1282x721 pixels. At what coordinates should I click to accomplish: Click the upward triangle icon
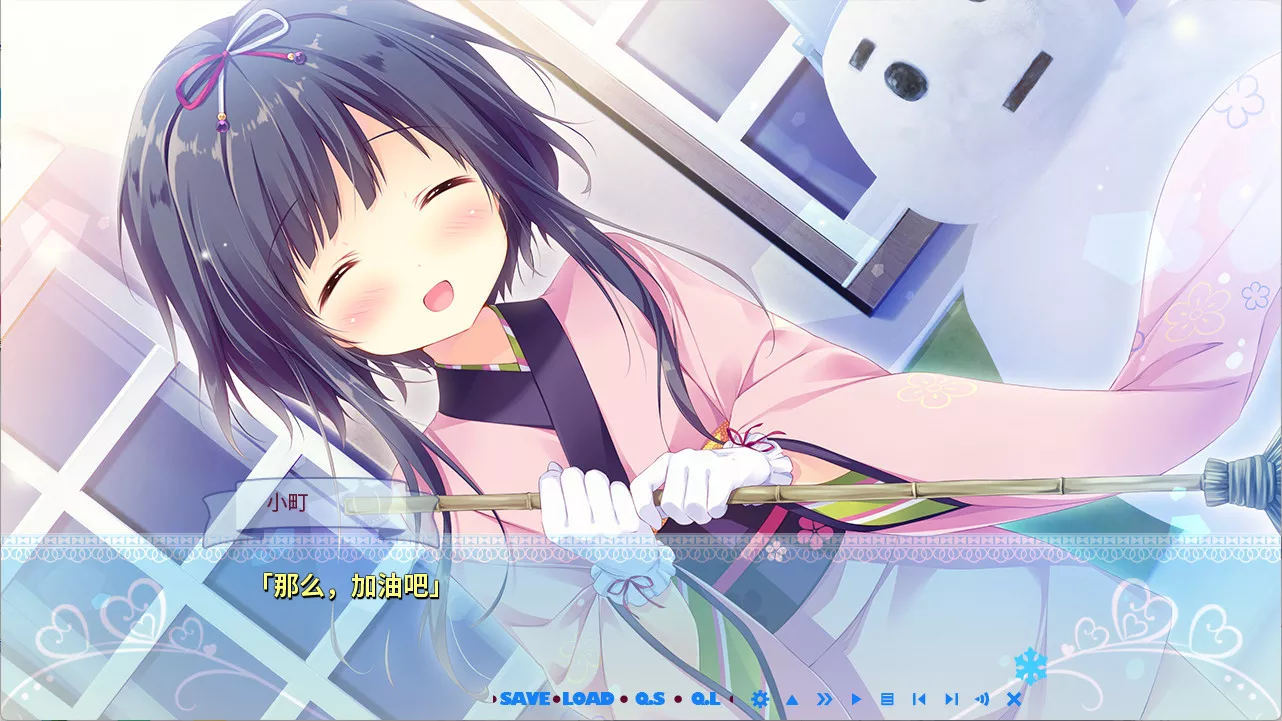[x=792, y=699]
